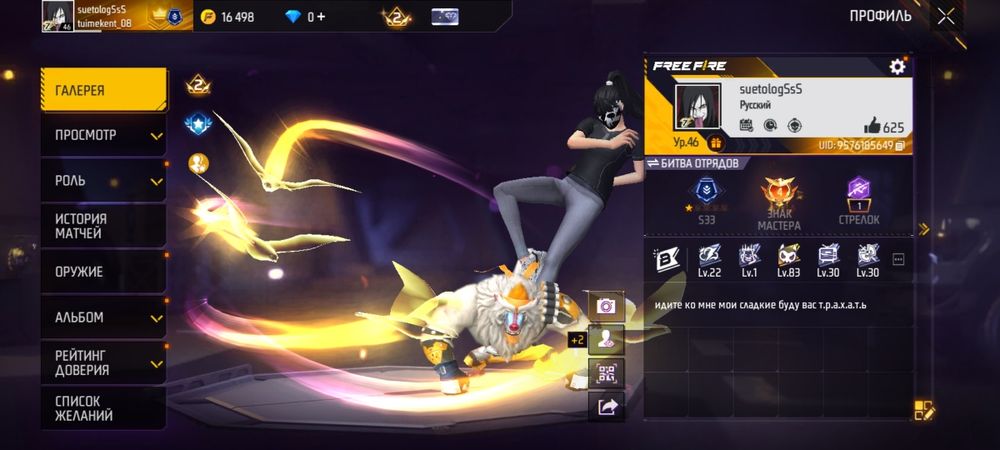Like the profile with thumbs up
This screenshot has width=1000, height=450.
click(872, 126)
